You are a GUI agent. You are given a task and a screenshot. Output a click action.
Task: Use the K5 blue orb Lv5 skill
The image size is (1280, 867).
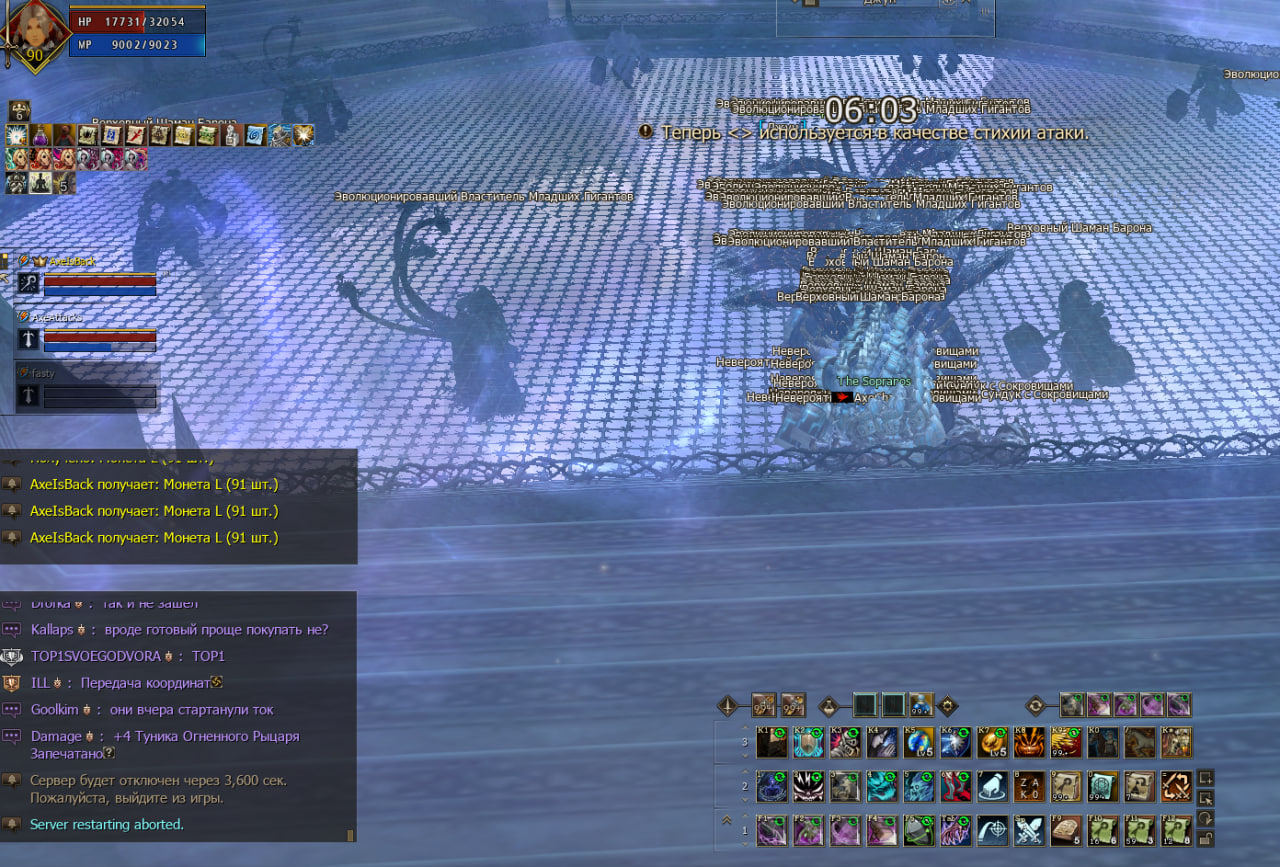tap(919, 743)
